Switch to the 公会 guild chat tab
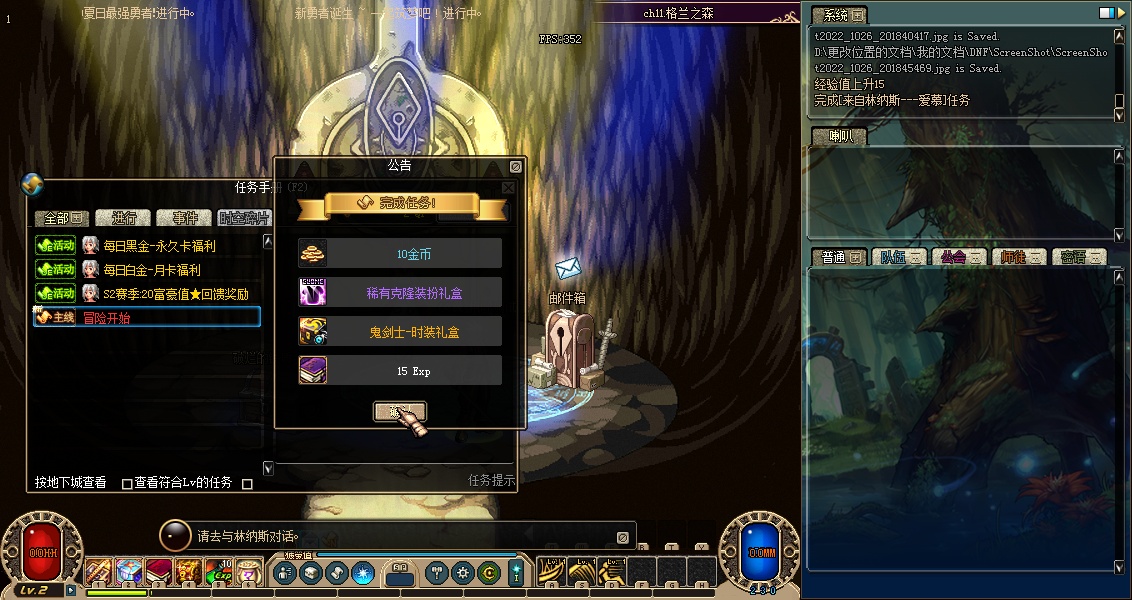The width and height of the screenshot is (1132, 600). point(958,257)
